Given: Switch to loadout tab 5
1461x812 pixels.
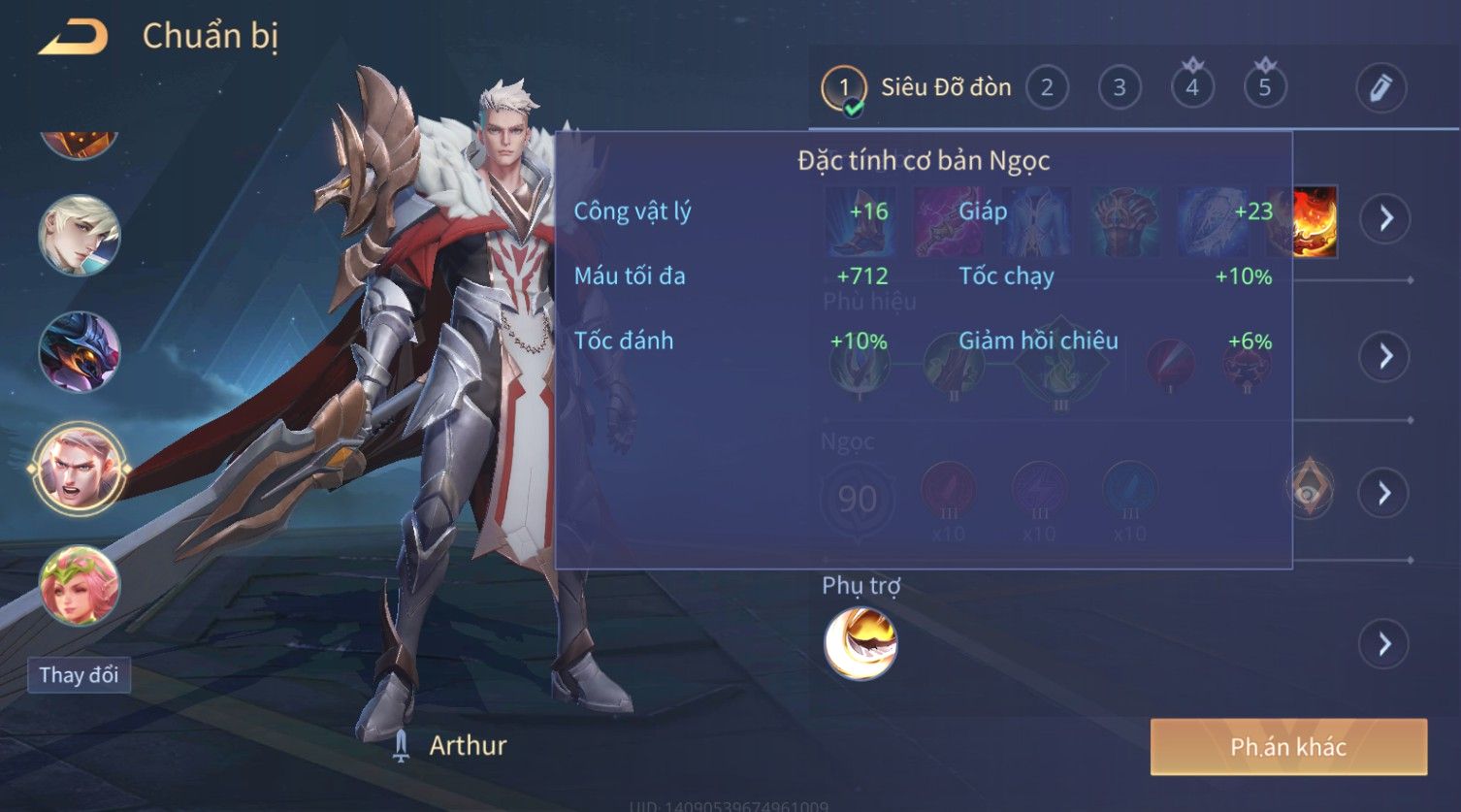Looking at the screenshot, I should (1265, 88).
